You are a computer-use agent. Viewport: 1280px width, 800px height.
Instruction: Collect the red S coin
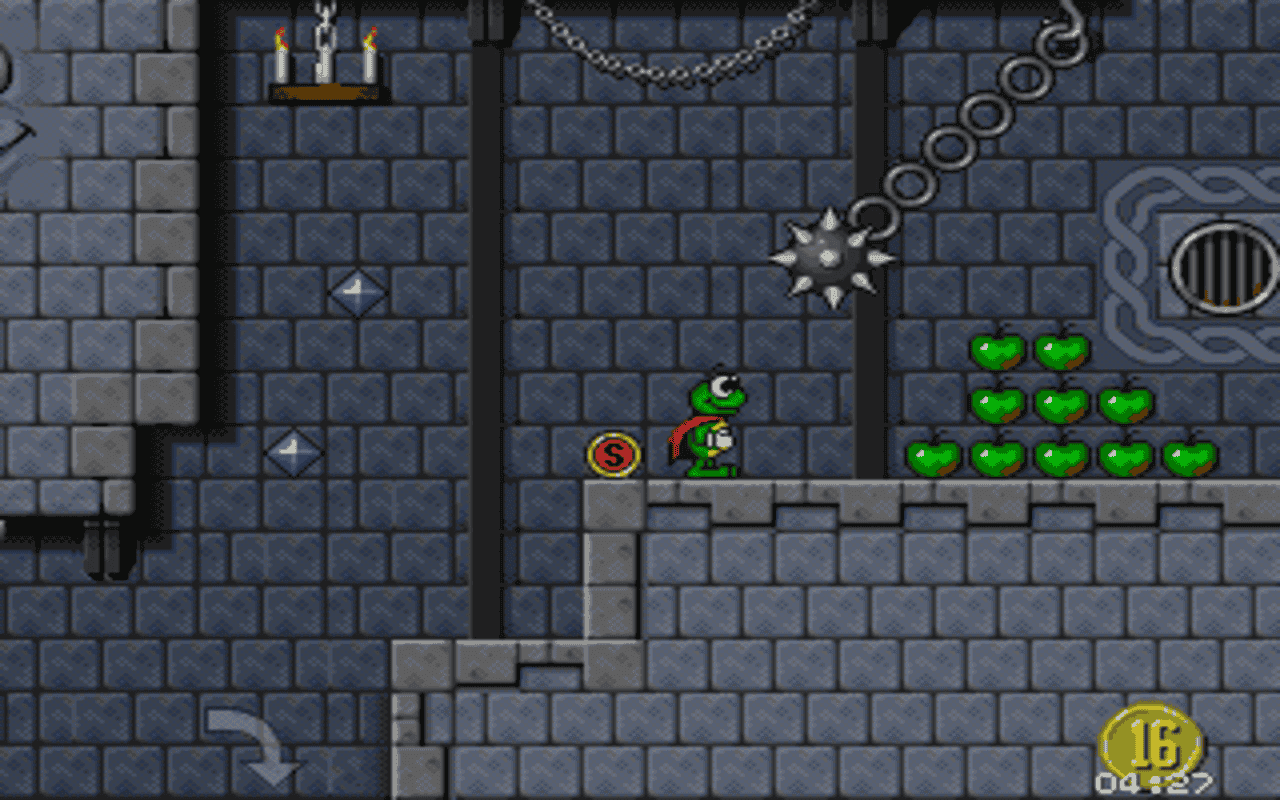click(x=613, y=453)
